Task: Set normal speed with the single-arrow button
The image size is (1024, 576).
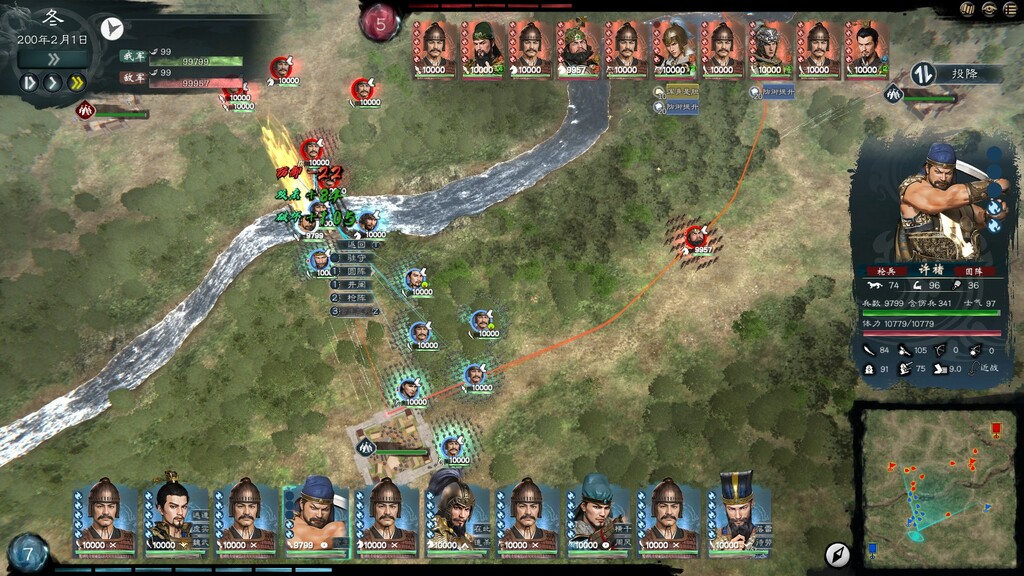Action: [52, 82]
